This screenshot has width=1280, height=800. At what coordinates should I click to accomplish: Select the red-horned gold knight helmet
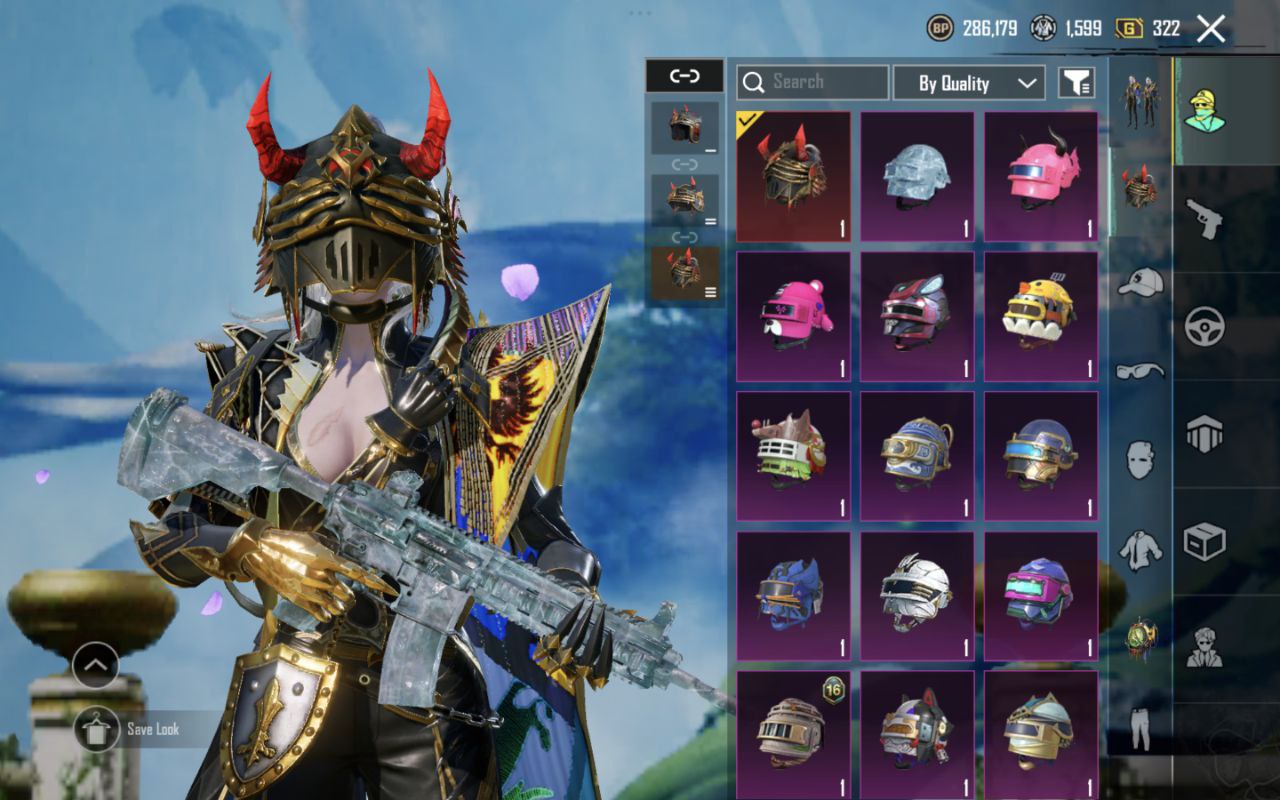pyautogui.click(x=793, y=176)
